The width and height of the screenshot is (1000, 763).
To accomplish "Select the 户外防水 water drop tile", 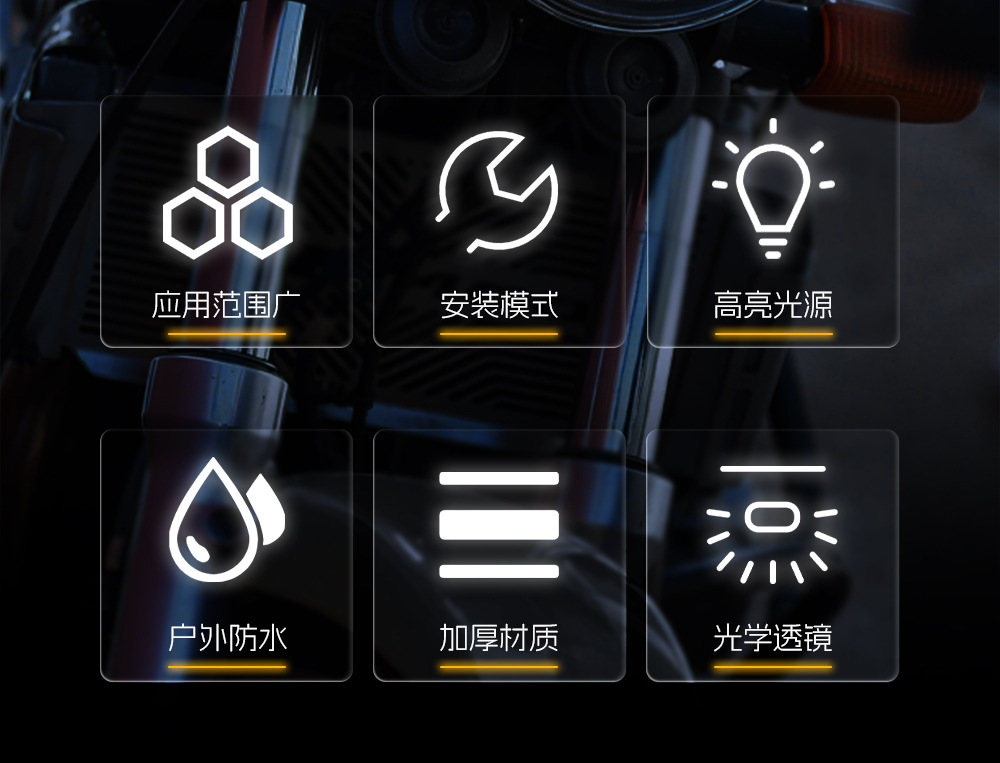I will 227,556.
